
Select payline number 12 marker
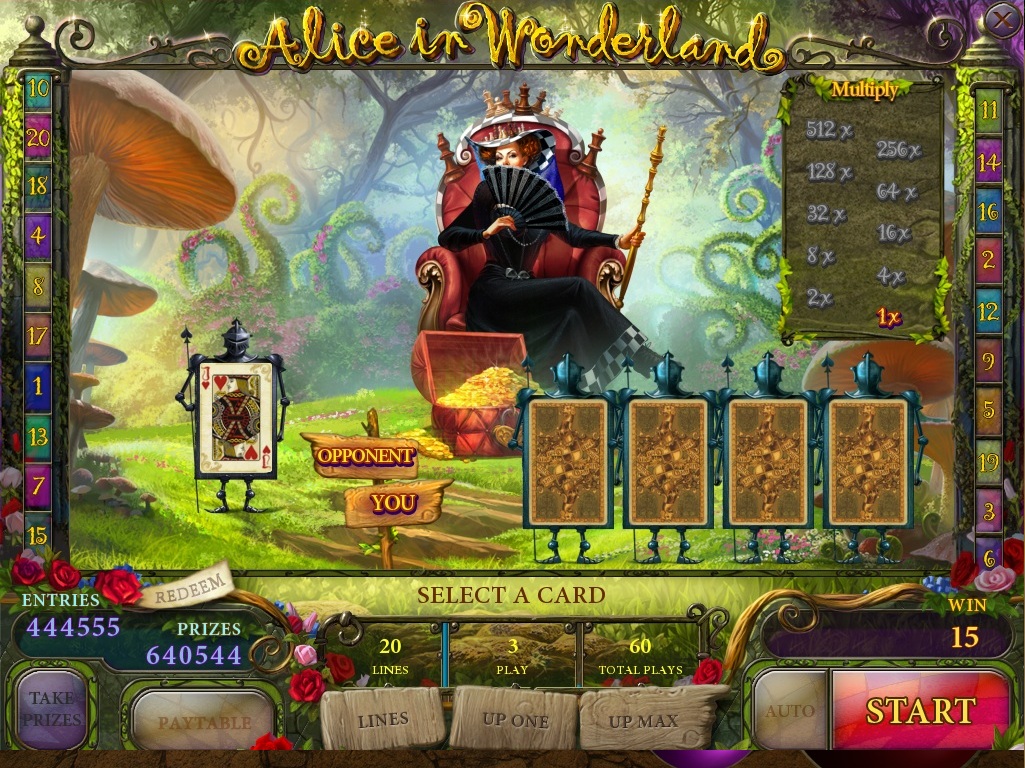pos(988,311)
